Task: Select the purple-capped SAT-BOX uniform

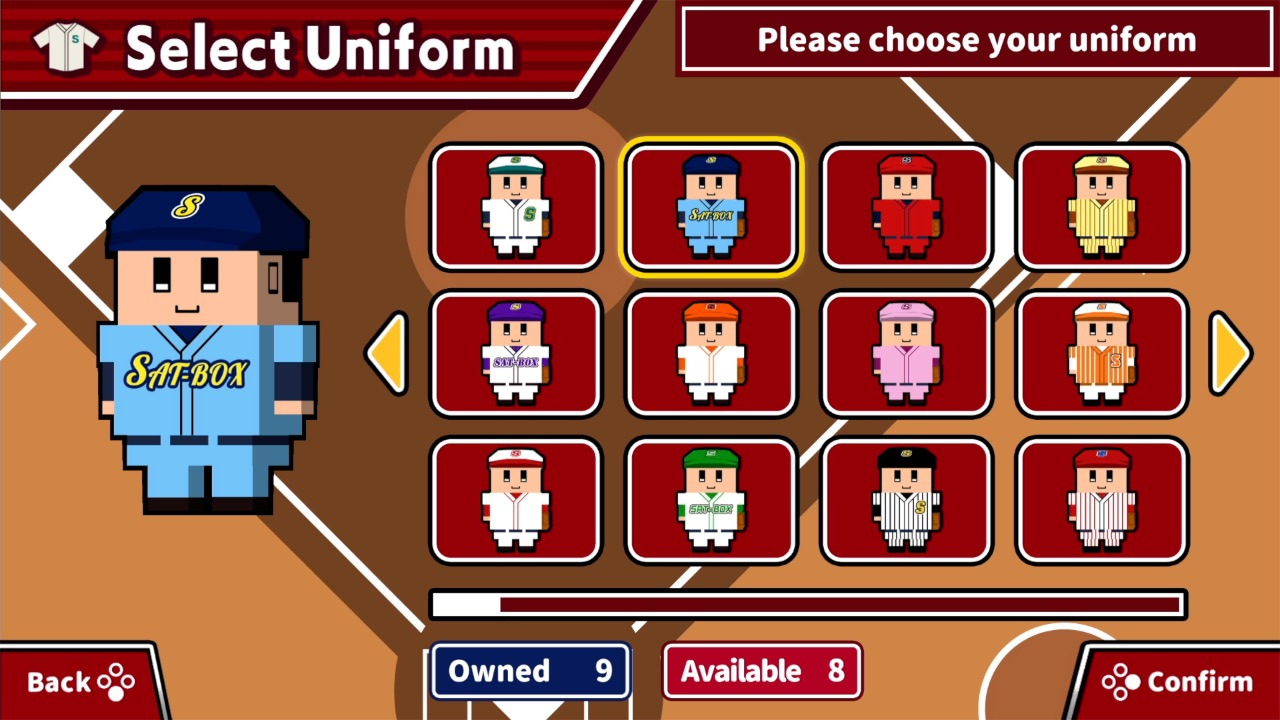Action: [x=516, y=353]
